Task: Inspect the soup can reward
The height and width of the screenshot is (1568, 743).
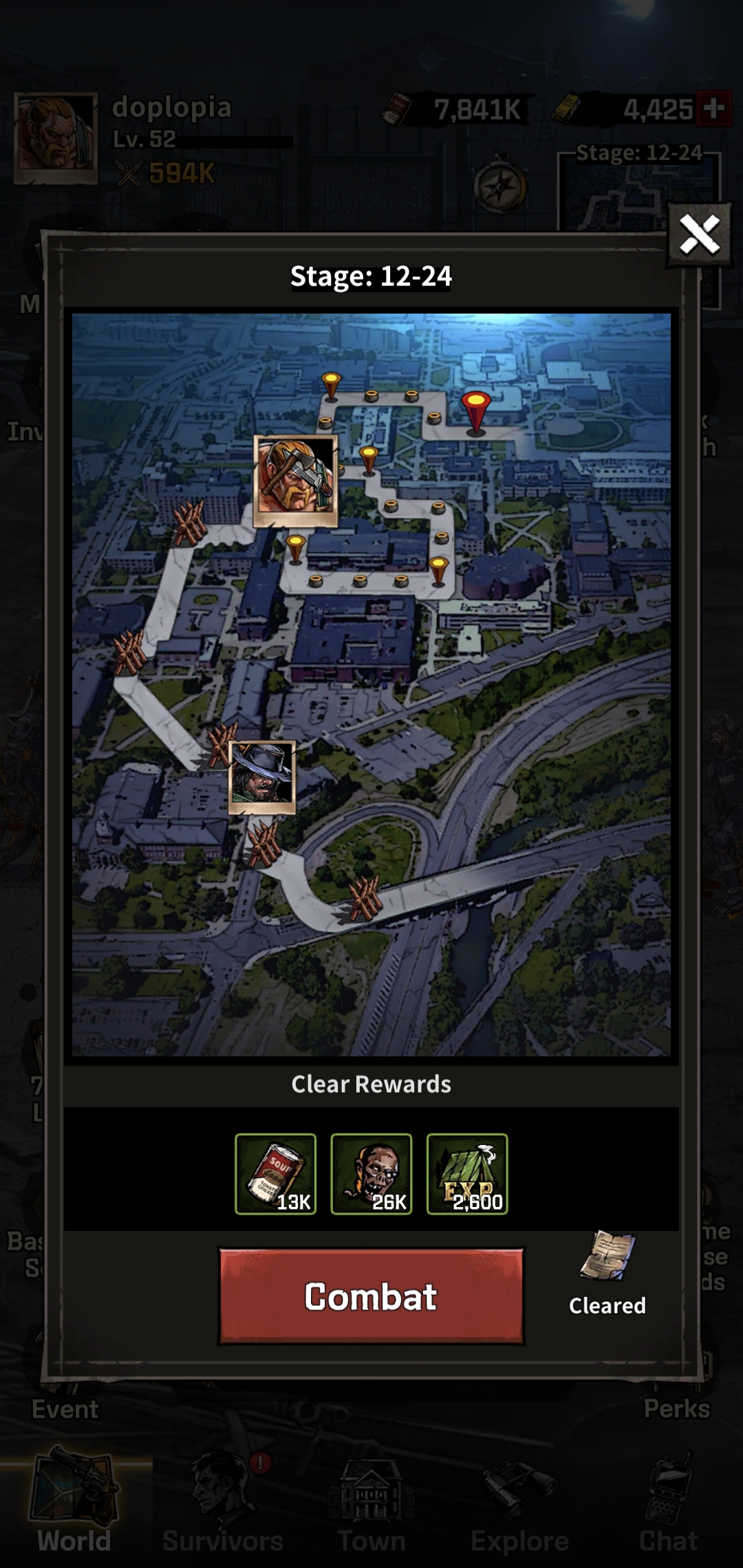Action: 276,1174
